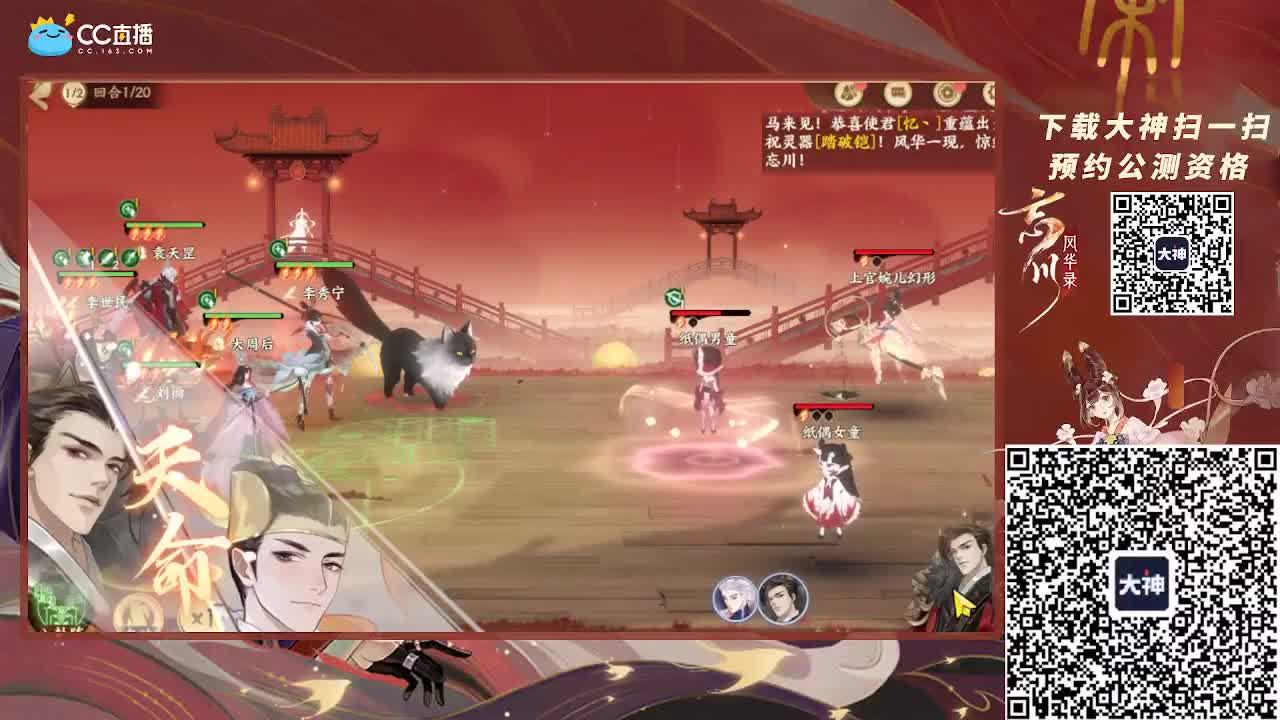Click the back arrow to exit the battle
The width and height of the screenshot is (1280, 720).
(x=40, y=92)
